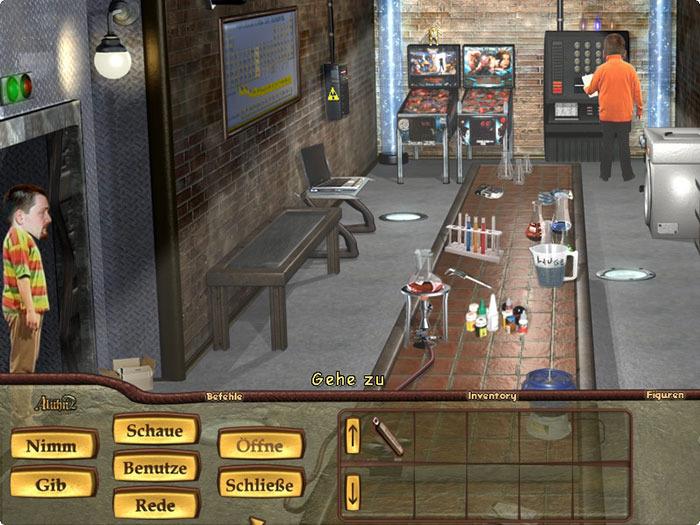
Task: Select the brown stick item in inventory
Action: pos(388,436)
